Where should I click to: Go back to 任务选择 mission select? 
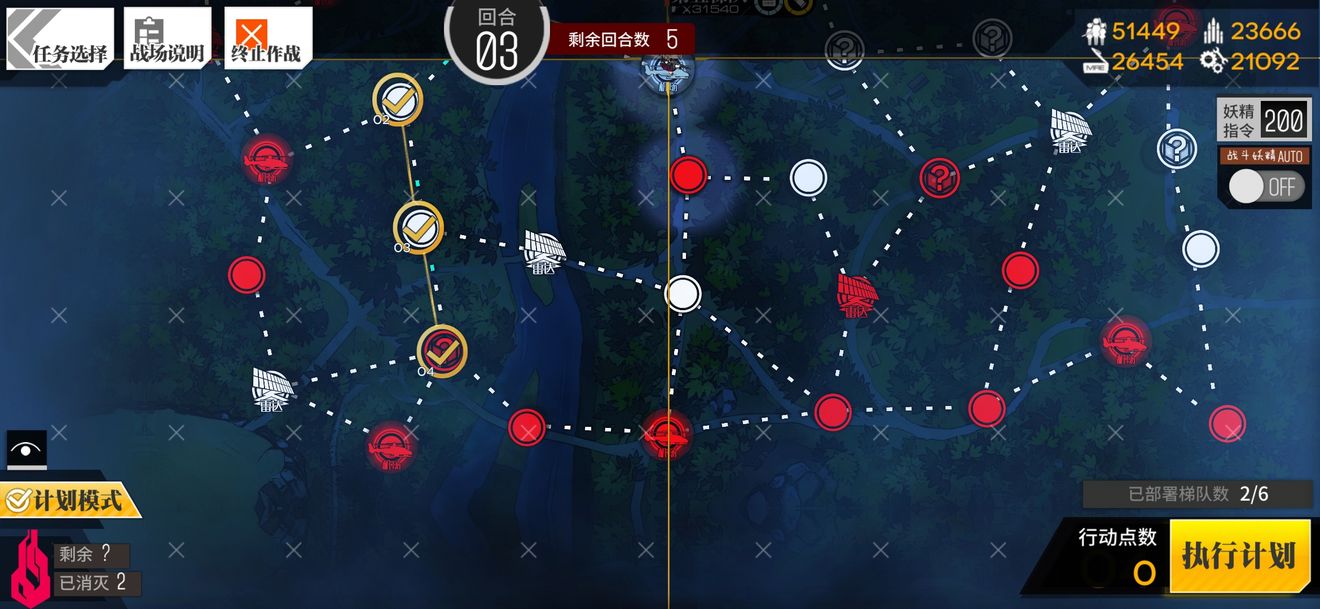pyautogui.click(x=59, y=37)
